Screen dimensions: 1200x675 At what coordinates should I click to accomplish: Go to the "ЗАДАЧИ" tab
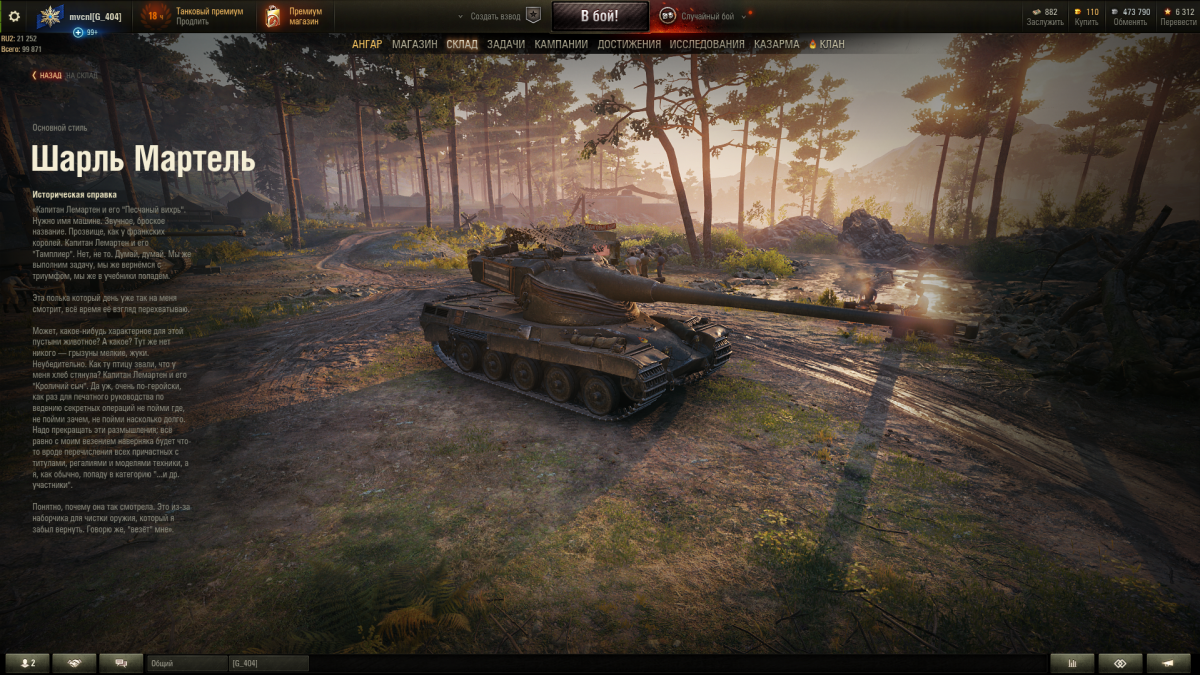pos(506,44)
